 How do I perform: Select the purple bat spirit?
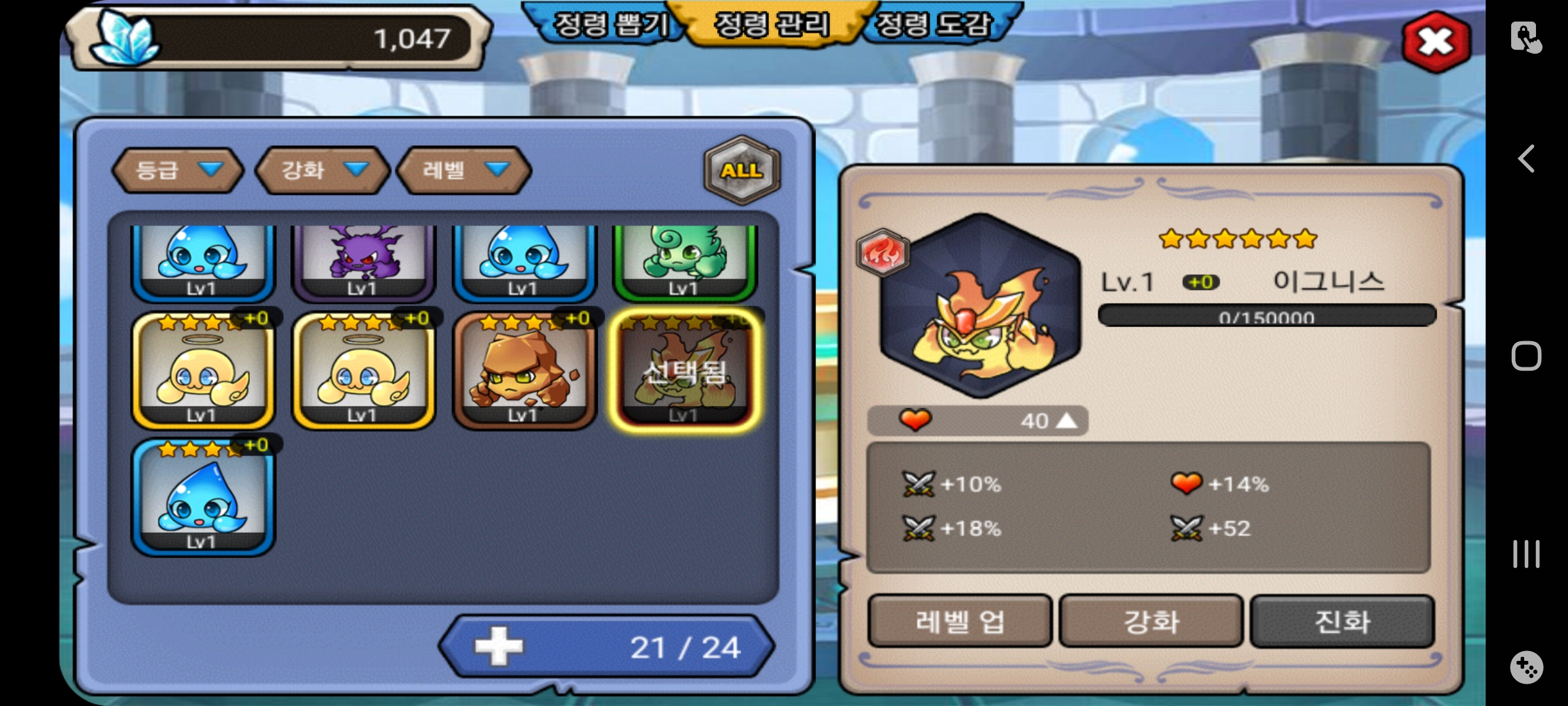(363, 261)
